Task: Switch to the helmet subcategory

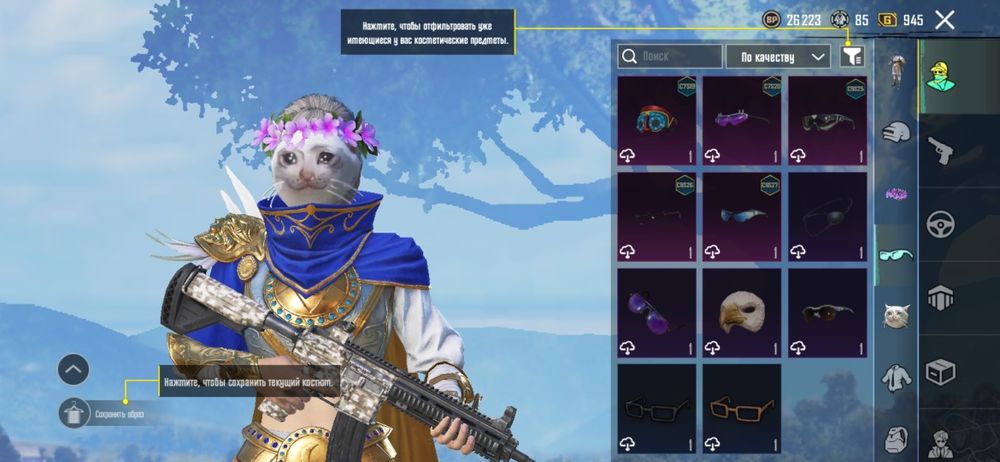Action: point(895,132)
